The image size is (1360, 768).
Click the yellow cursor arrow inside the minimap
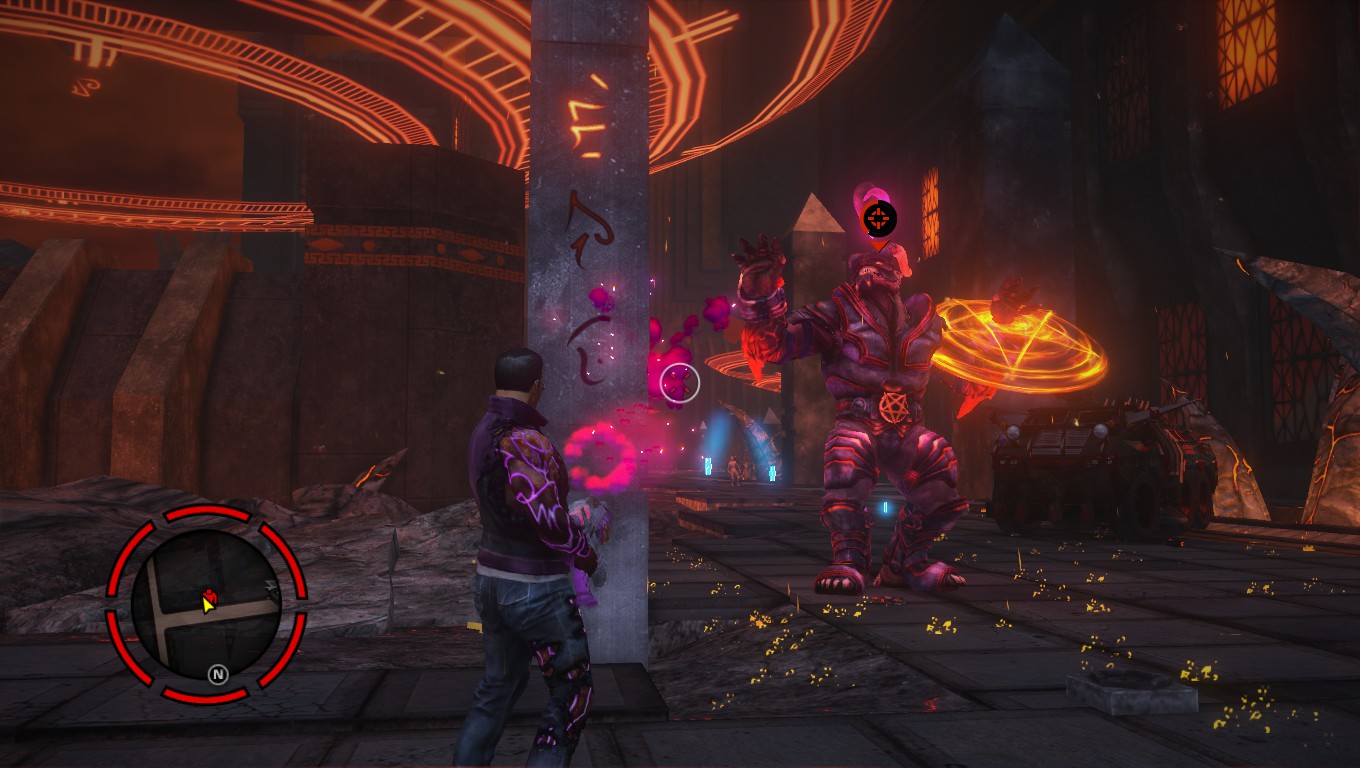point(208,606)
